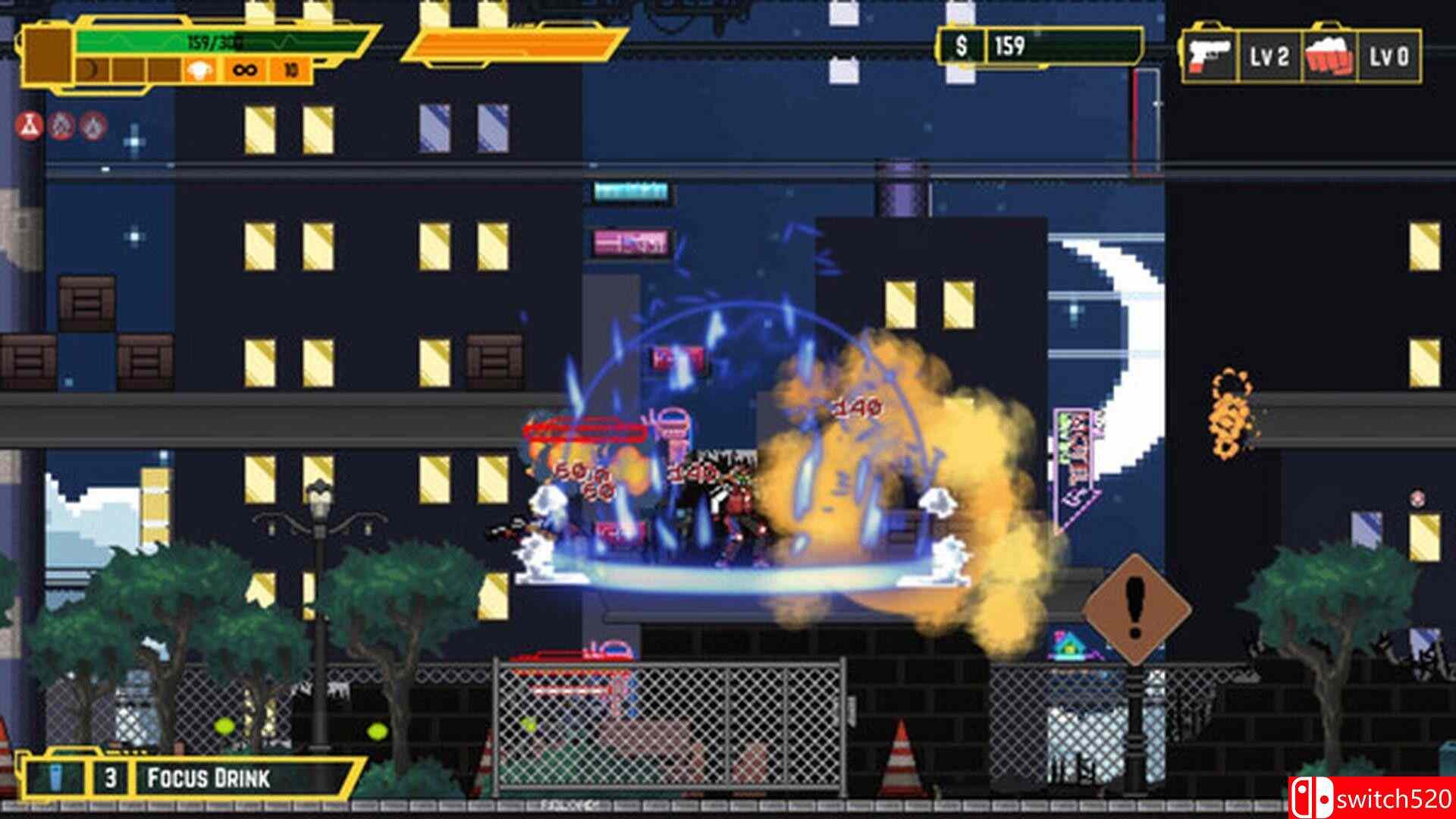The width and height of the screenshot is (1456, 819).
Task: Click the brown exclamation warning sign
Action: 1134,607
